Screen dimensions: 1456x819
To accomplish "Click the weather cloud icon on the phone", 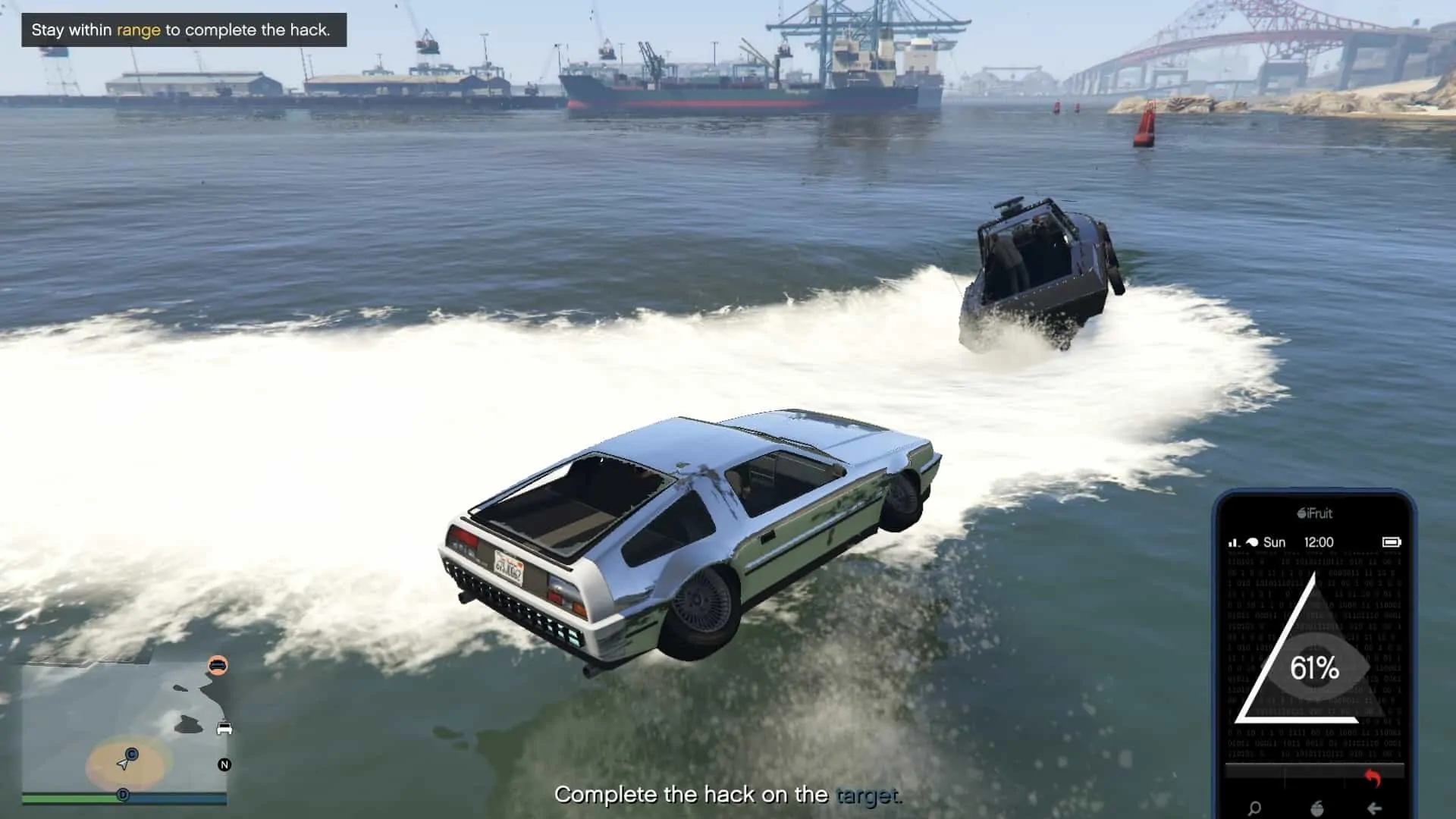I will (x=1252, y=542).
